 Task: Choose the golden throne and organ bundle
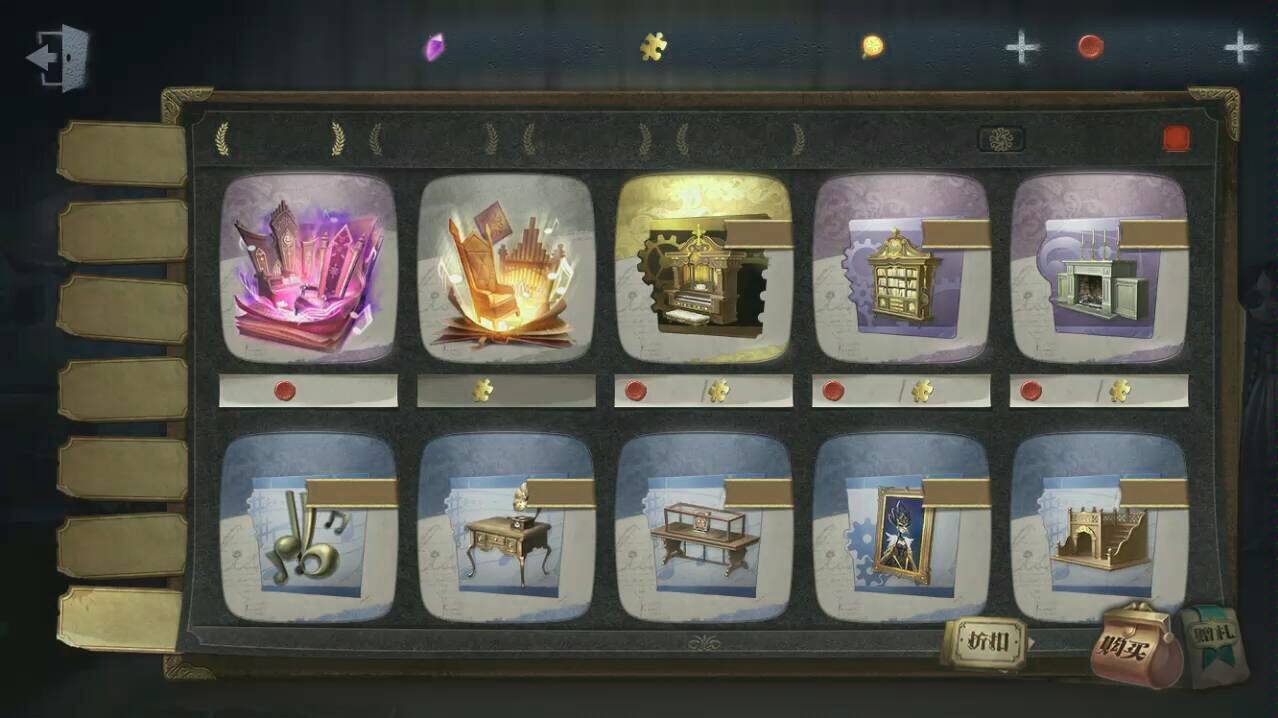point(506,268)
